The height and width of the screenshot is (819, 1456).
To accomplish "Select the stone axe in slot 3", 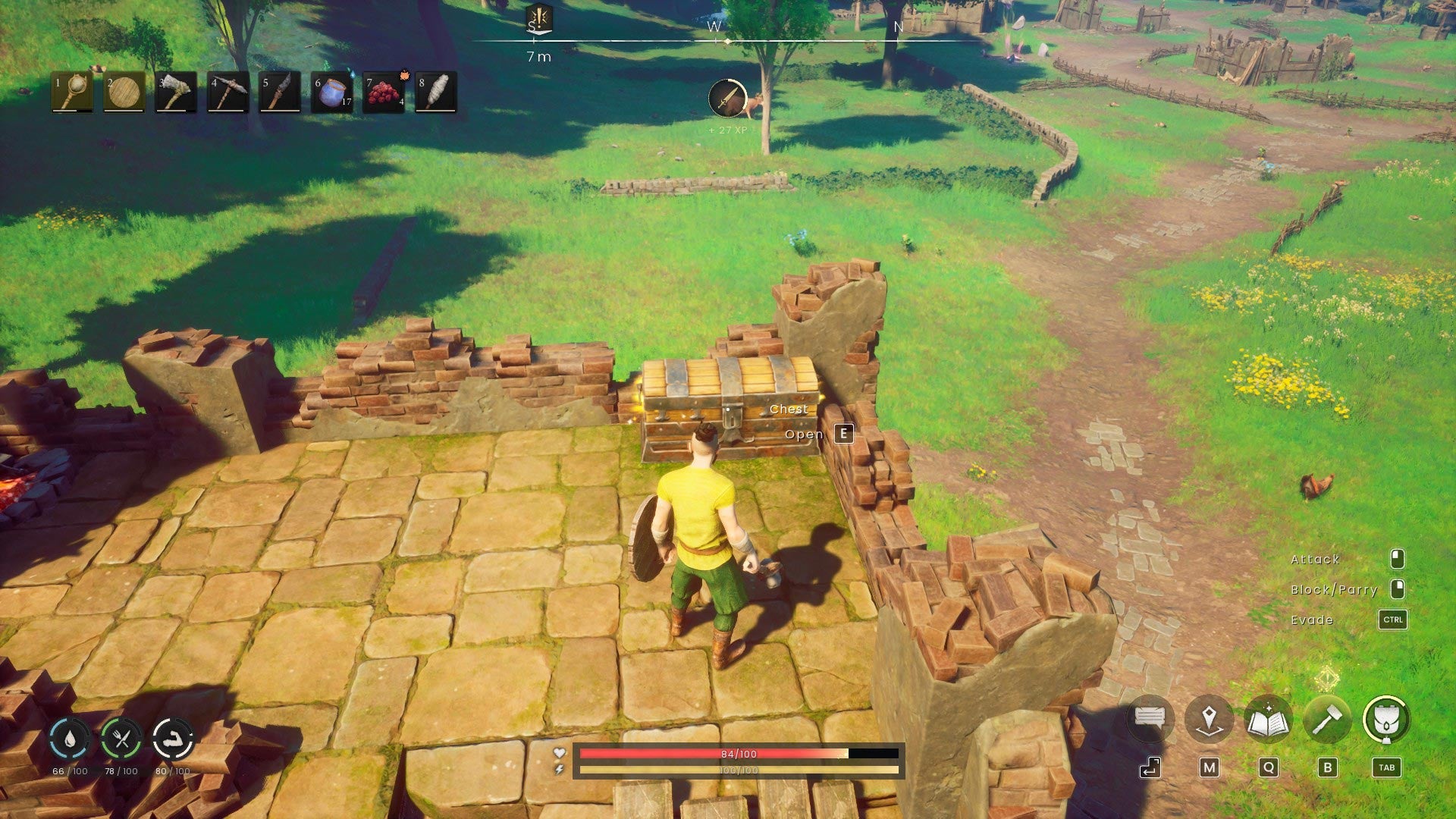I will pyautogui.click(x=176, y=93).
